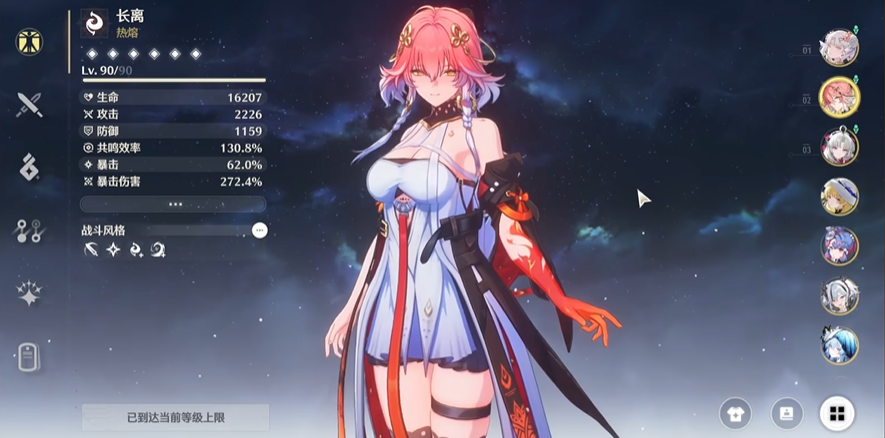Open the sparkling star resonance chain tab

click(29, 293)
